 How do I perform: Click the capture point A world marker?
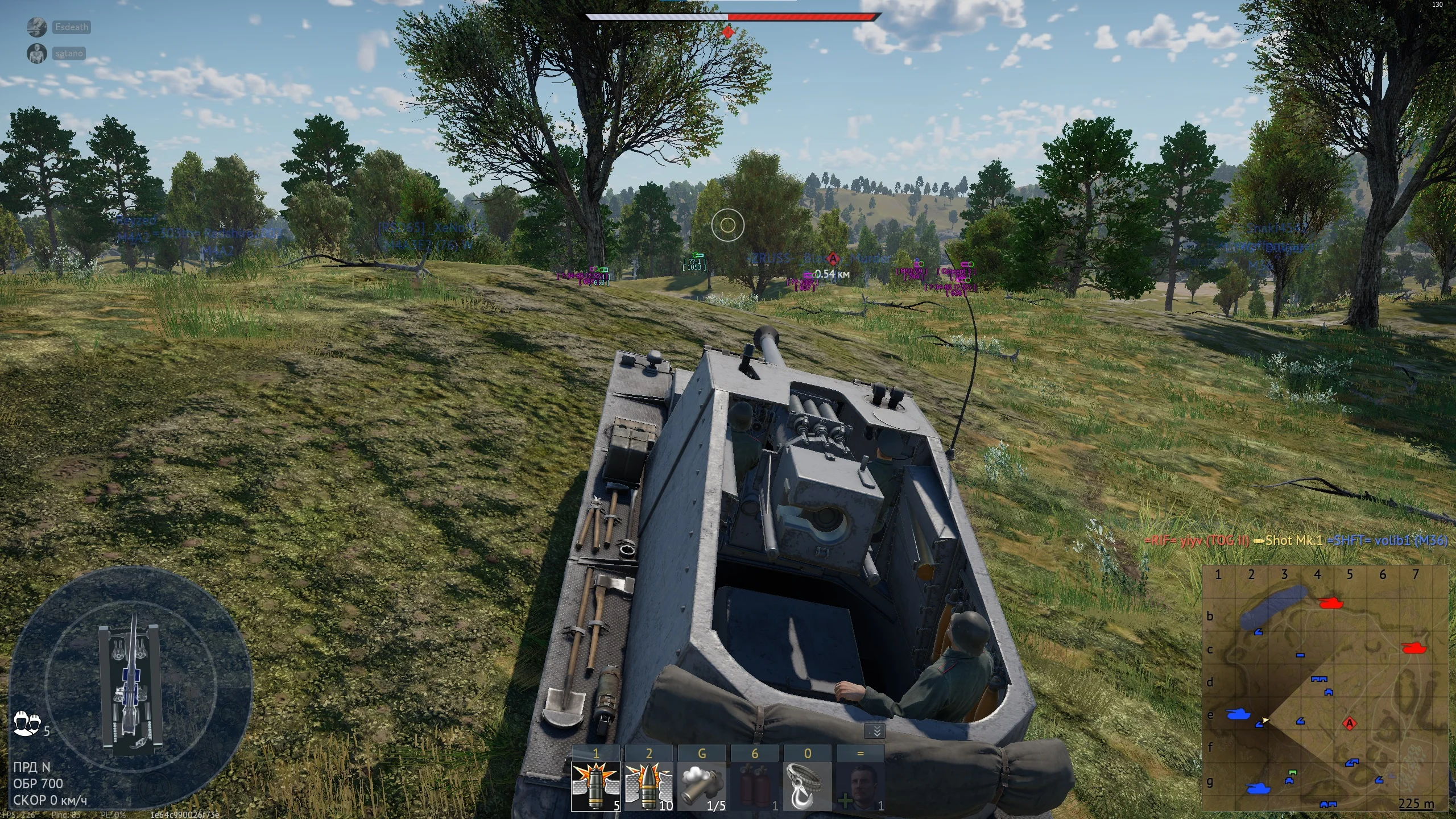pos(833,259)
